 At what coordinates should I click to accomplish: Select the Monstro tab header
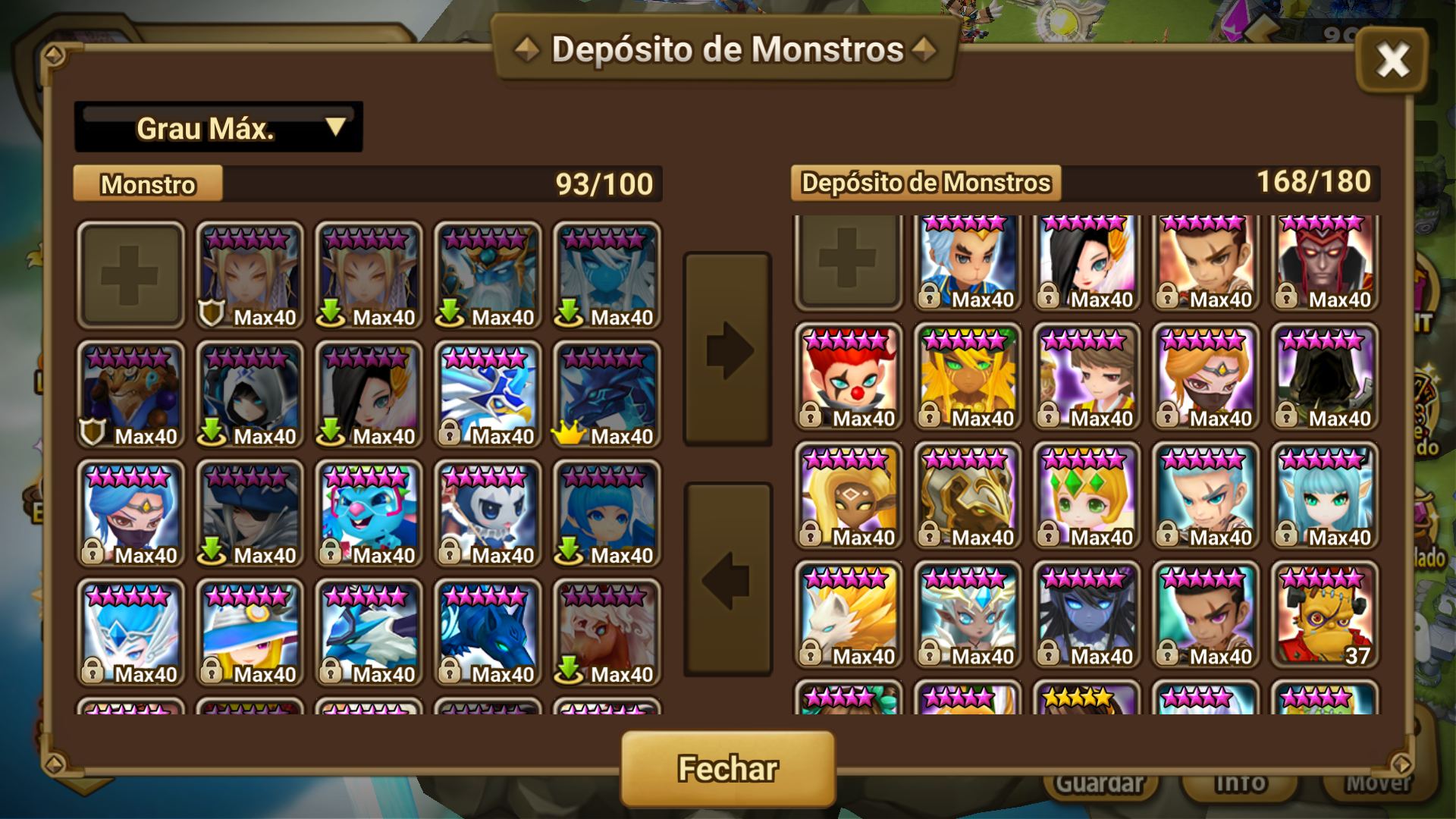[147, 184]
